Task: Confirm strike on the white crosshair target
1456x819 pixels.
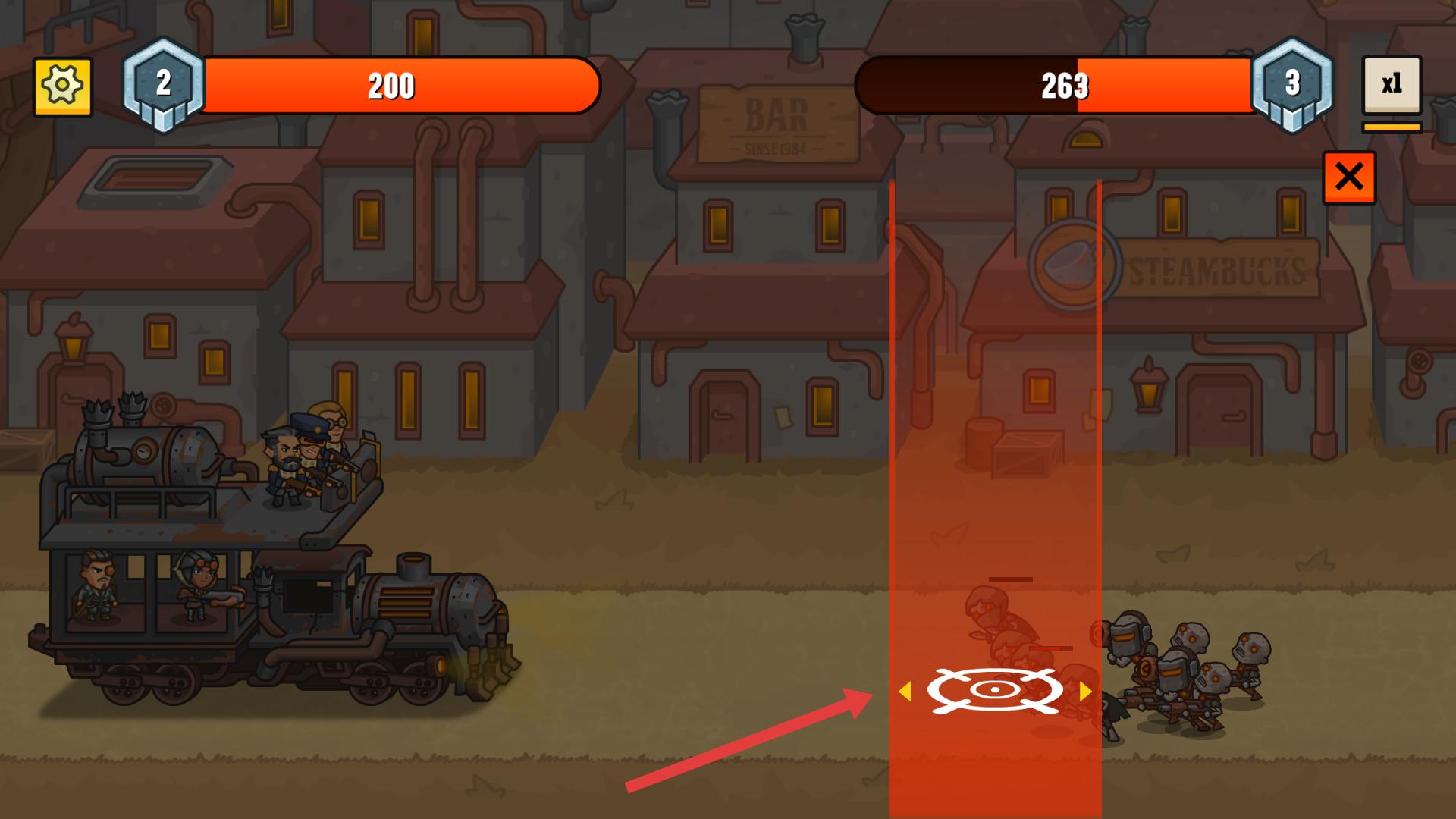Action: click(x=994, y=690)
